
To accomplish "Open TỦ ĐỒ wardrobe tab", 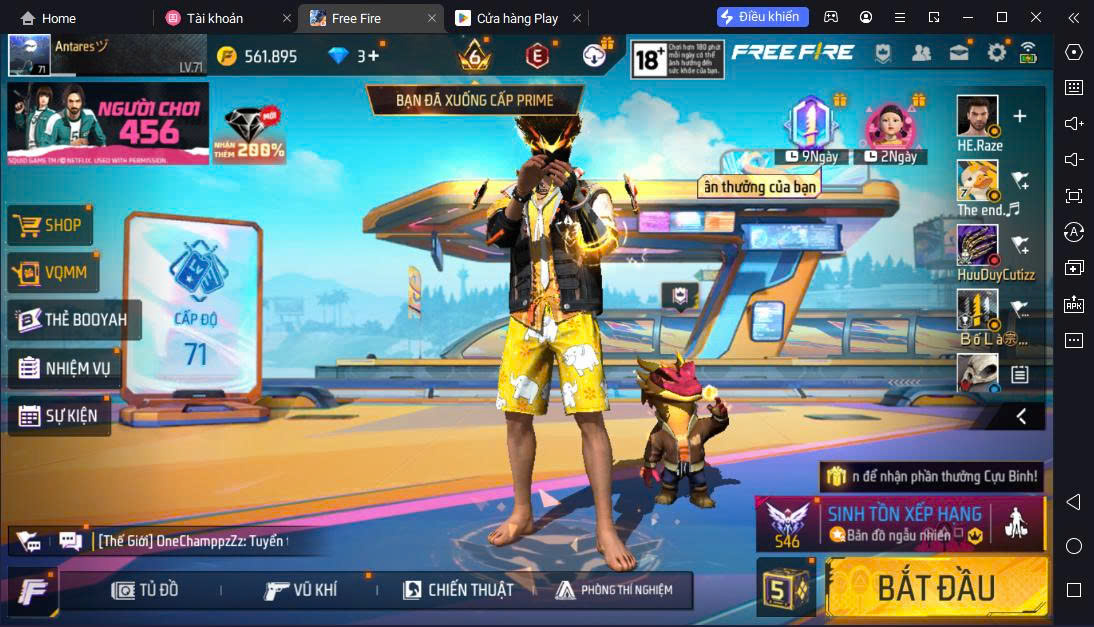I will coord(146,590).
